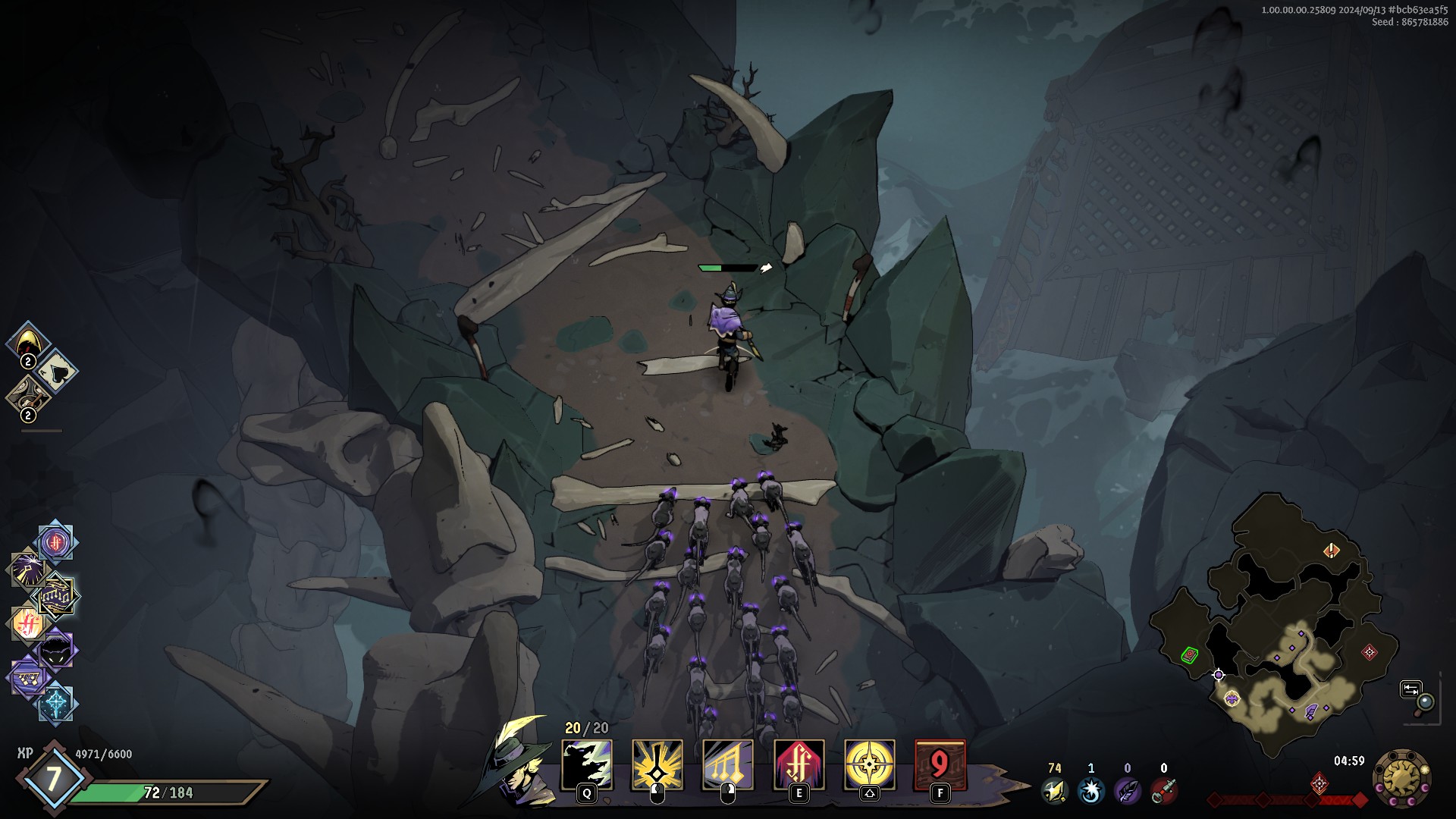The image size is (1456, 819).
Task: Open the magnifying glass map zoom control
Action: [x=1417, y=697]
